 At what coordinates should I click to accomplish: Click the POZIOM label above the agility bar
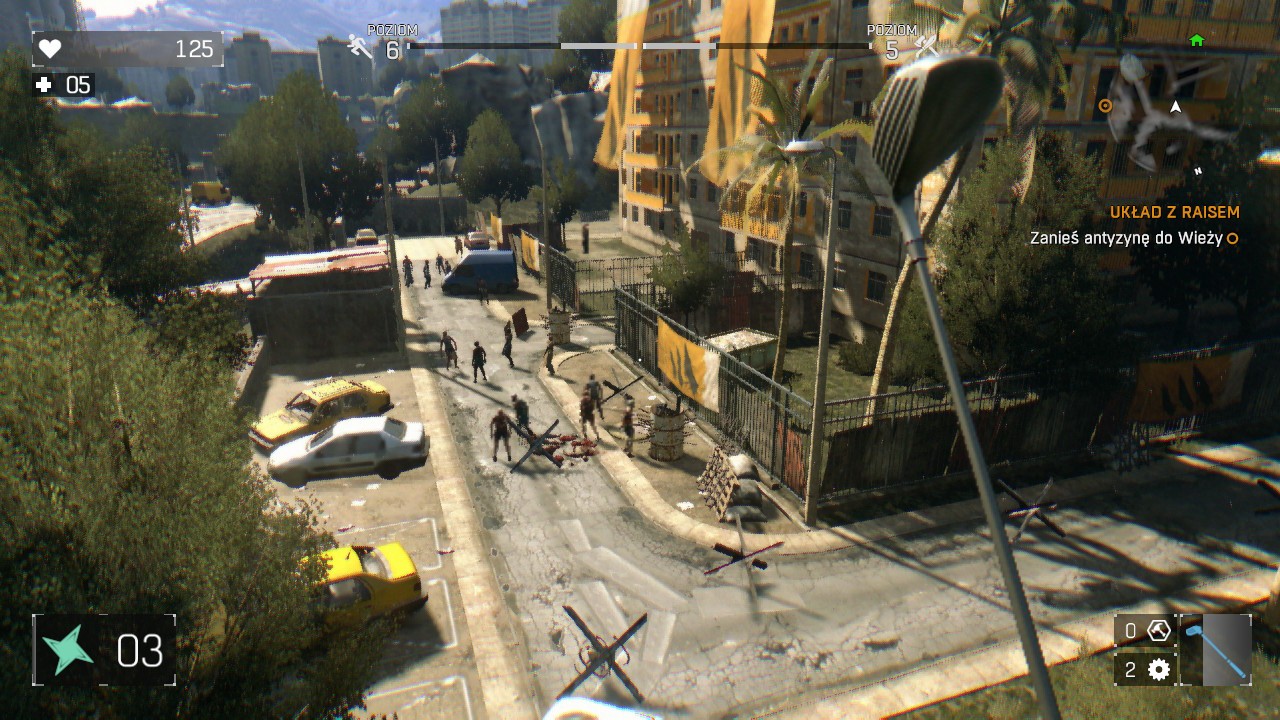click(393, 30)
